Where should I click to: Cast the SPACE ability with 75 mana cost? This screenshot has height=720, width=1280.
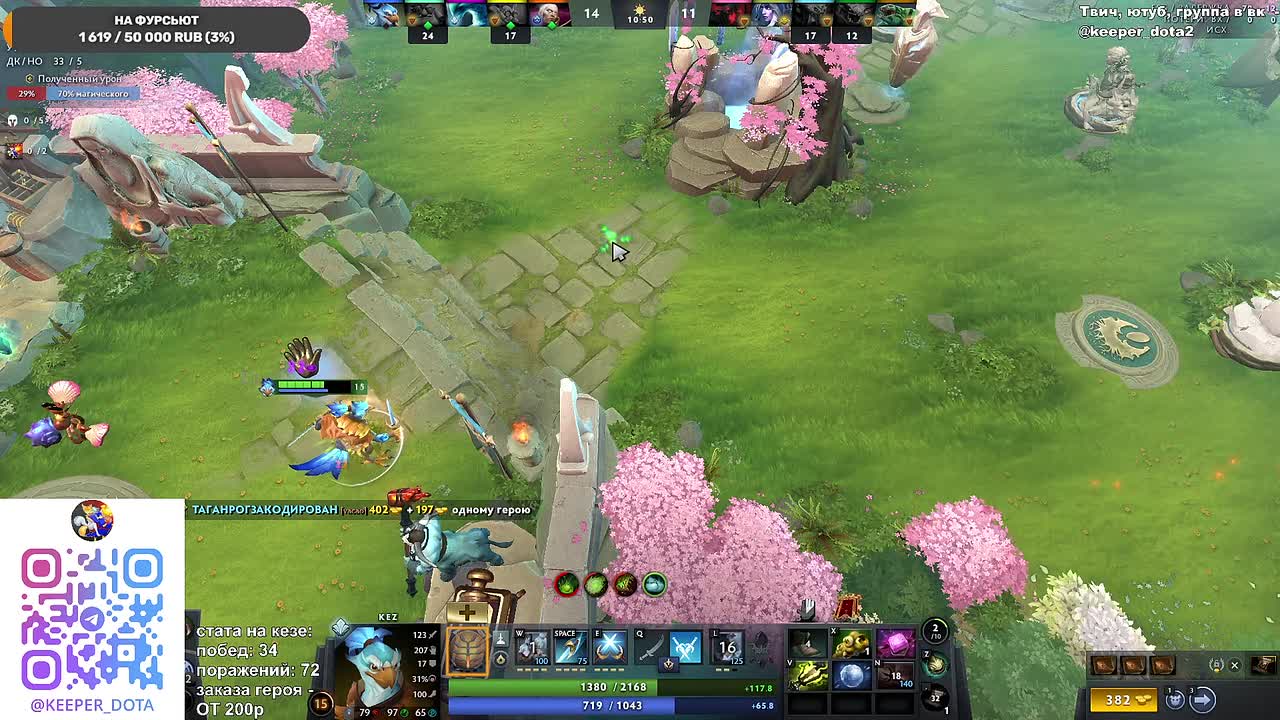[571, 648]
